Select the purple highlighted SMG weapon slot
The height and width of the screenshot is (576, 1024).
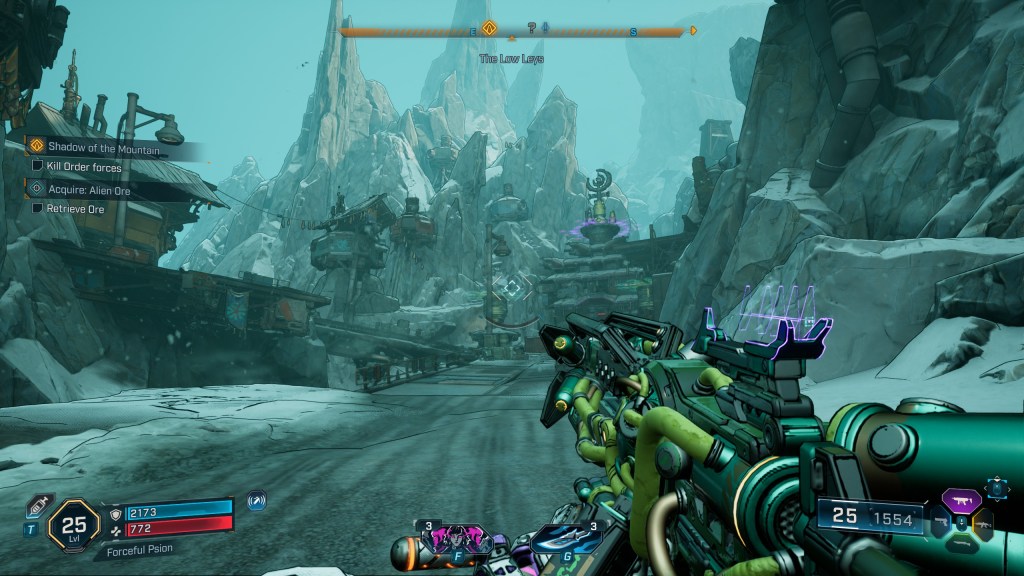[961, 499]
